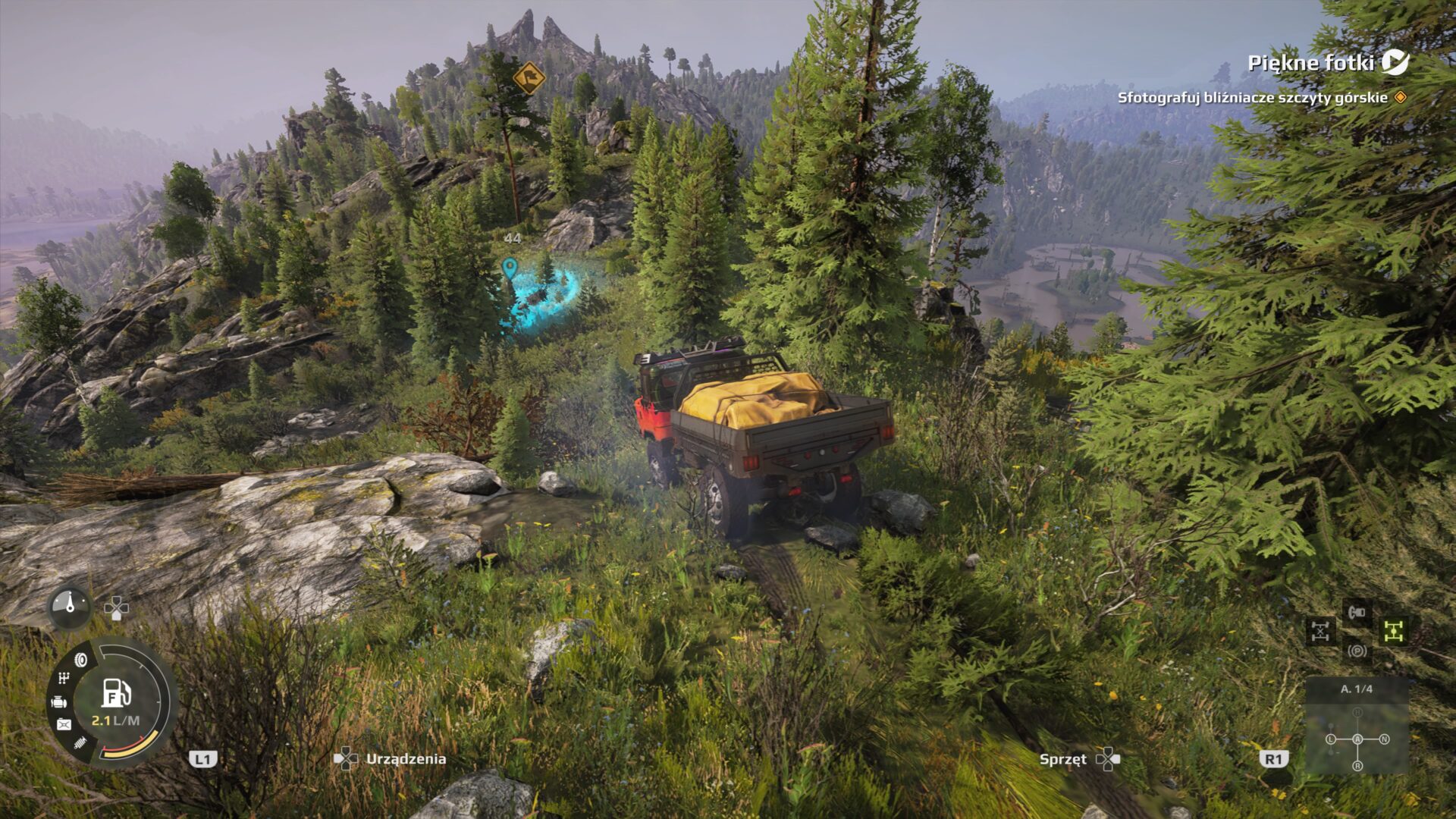Click the round tire-pressure dial gauge

[71, 607]
